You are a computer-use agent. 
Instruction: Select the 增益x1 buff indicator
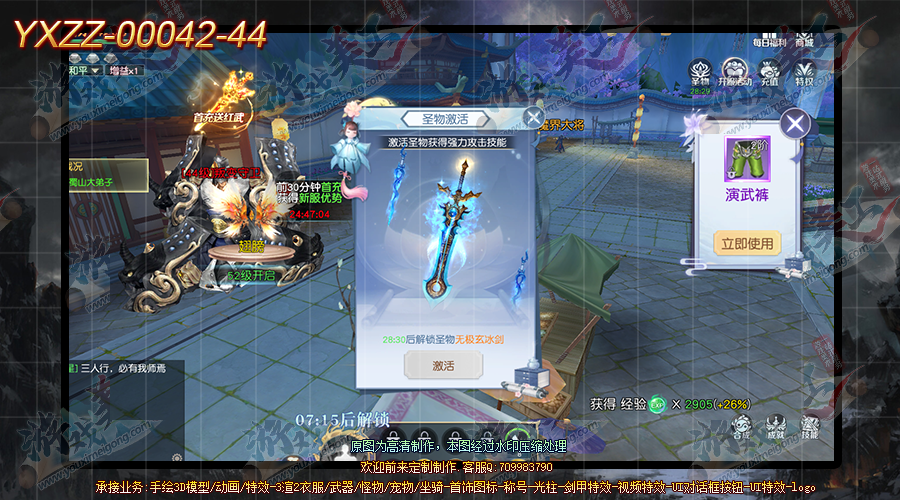point(126,71)
